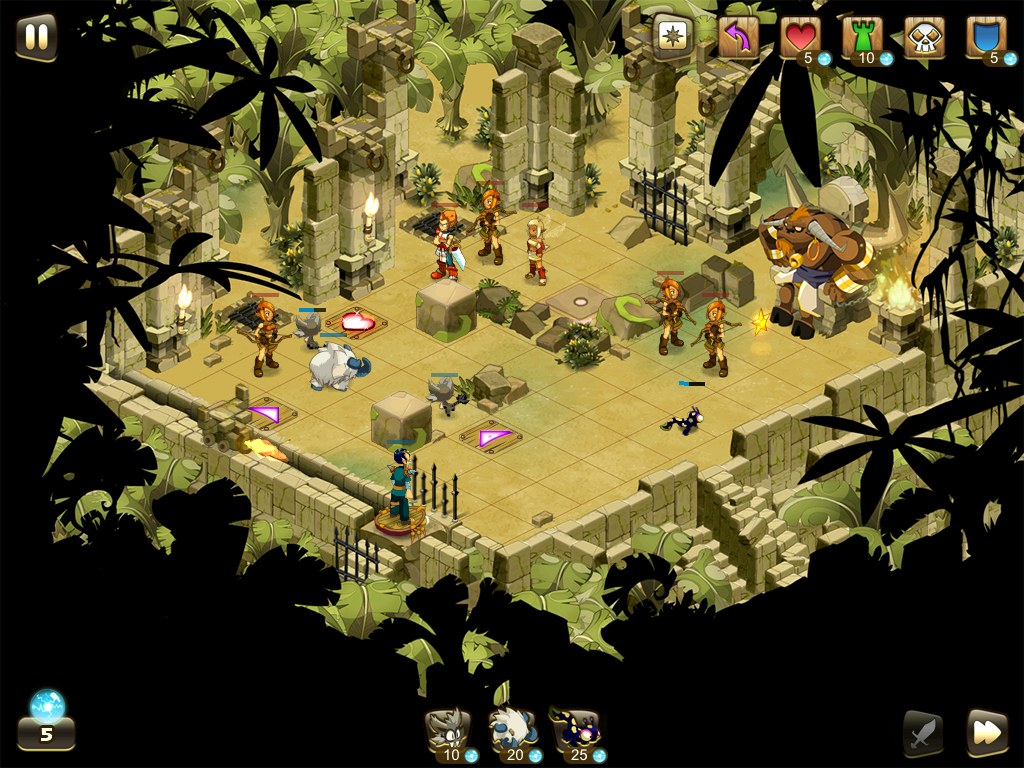Select the green tower trap costing 10

(862, 38)
